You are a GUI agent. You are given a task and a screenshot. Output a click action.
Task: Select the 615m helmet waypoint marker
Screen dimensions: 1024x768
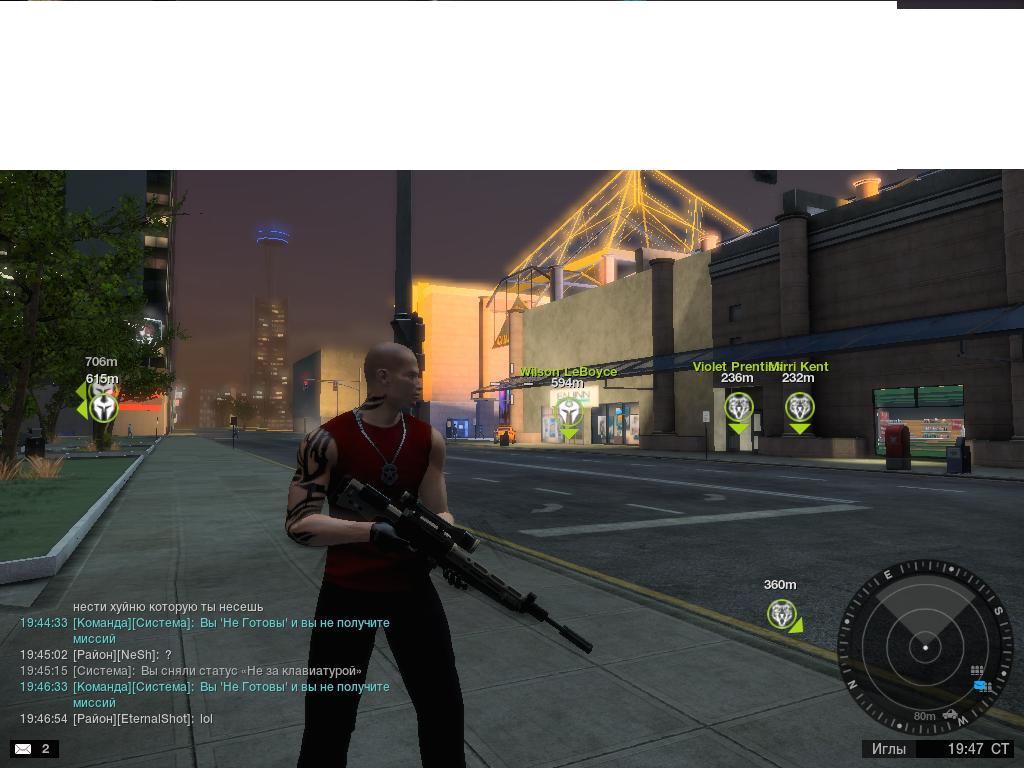click(103, 408)
